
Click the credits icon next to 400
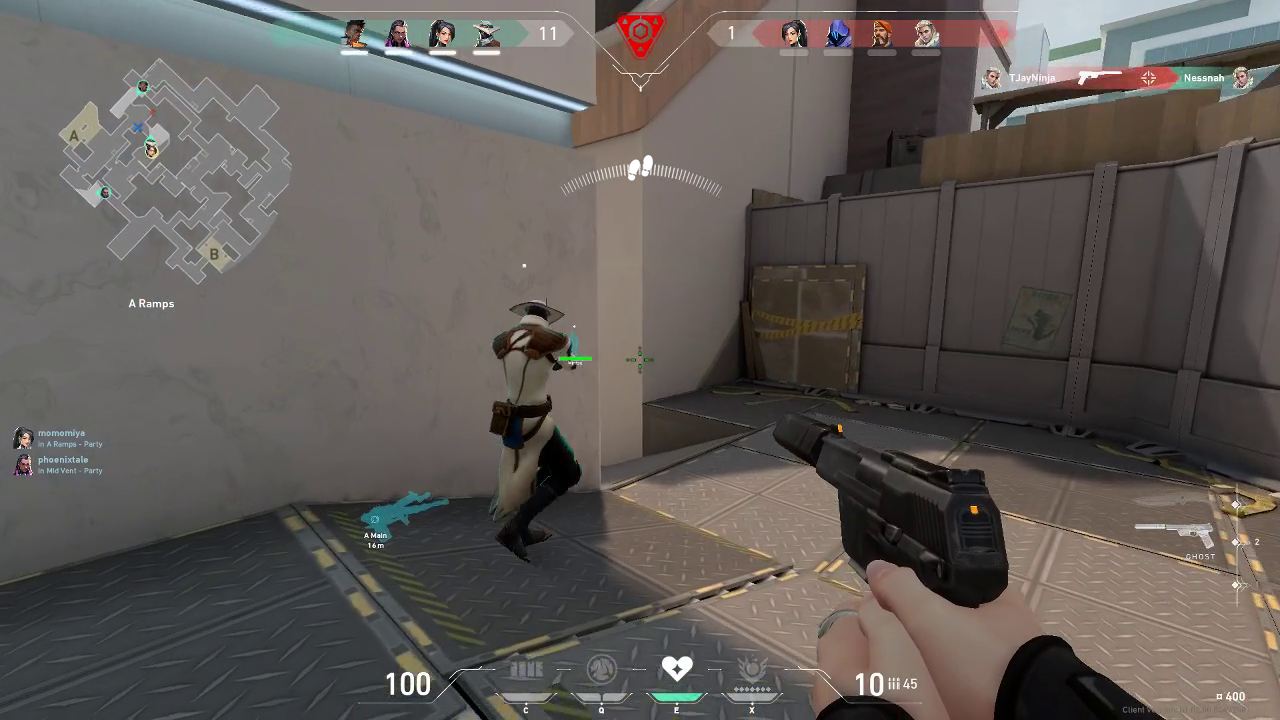pyautogui.click(x=1217, y=695)
